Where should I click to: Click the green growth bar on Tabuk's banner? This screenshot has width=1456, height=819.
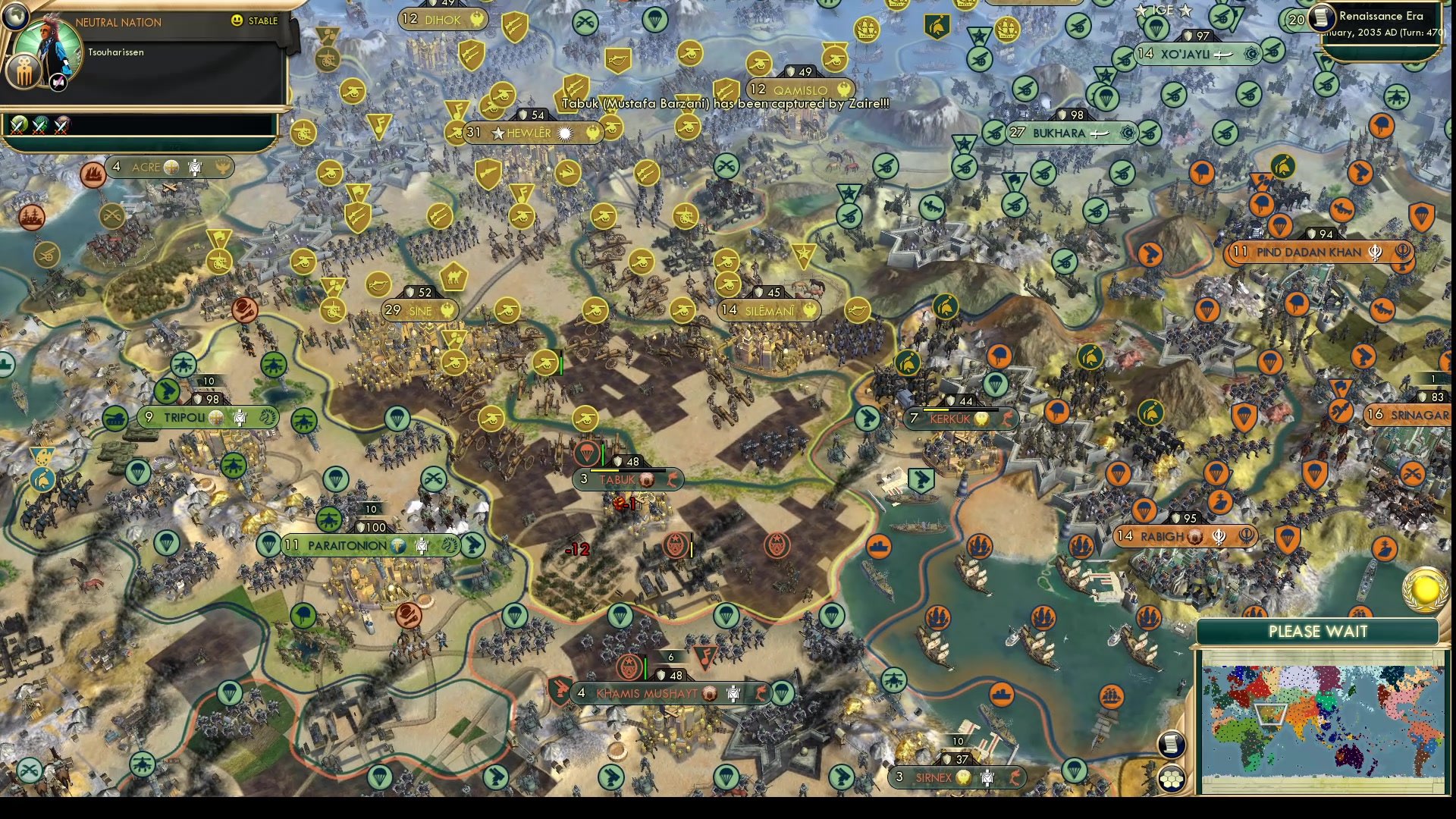tap(603, 455)
